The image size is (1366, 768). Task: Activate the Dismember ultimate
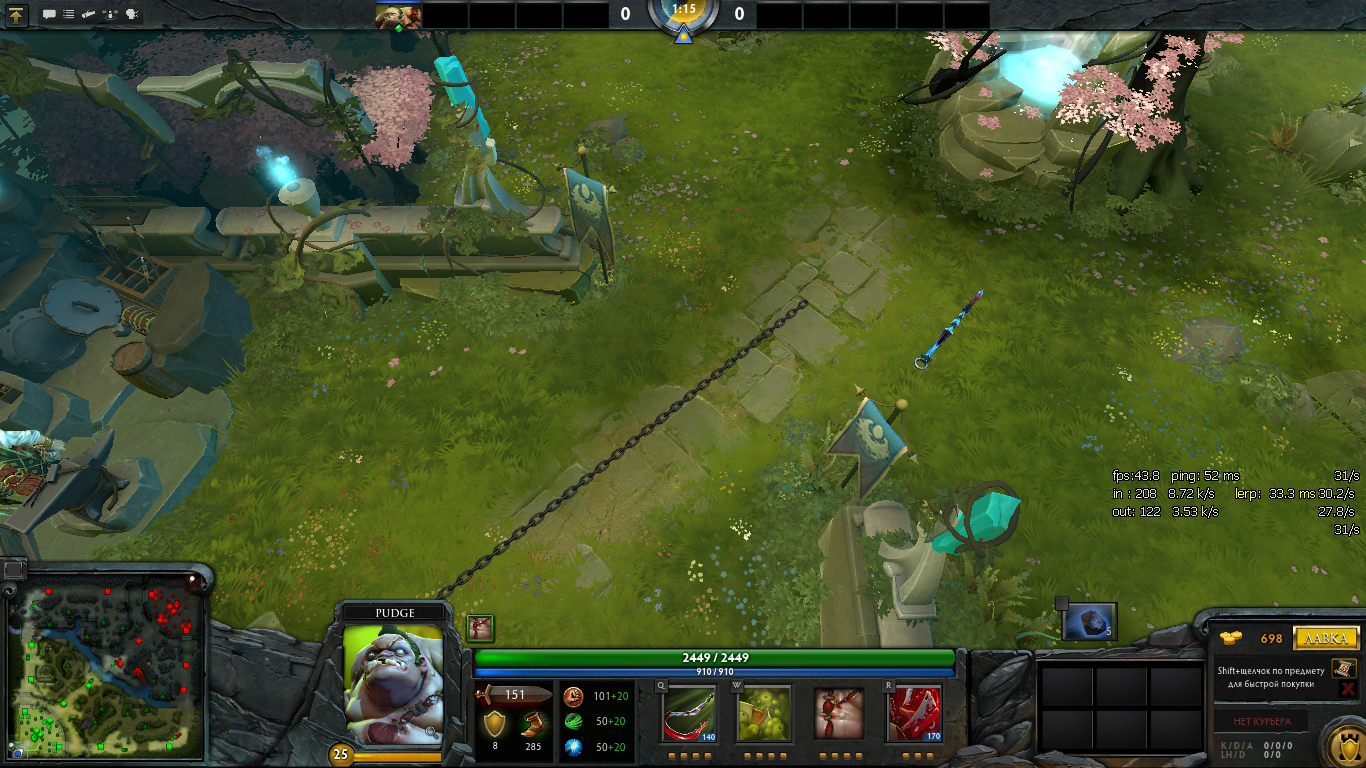(914, 713)
